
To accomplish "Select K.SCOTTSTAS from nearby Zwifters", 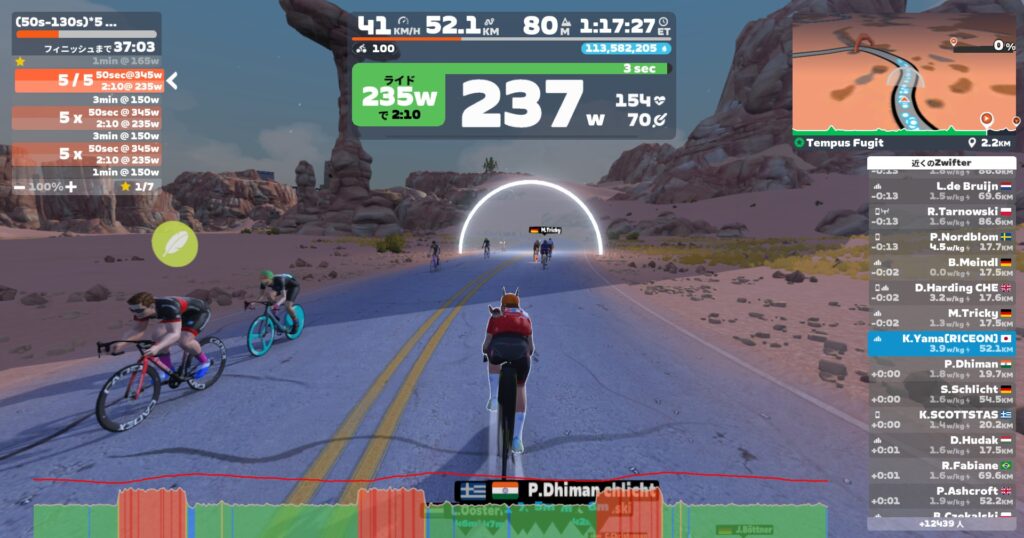I will pos(941,419).
